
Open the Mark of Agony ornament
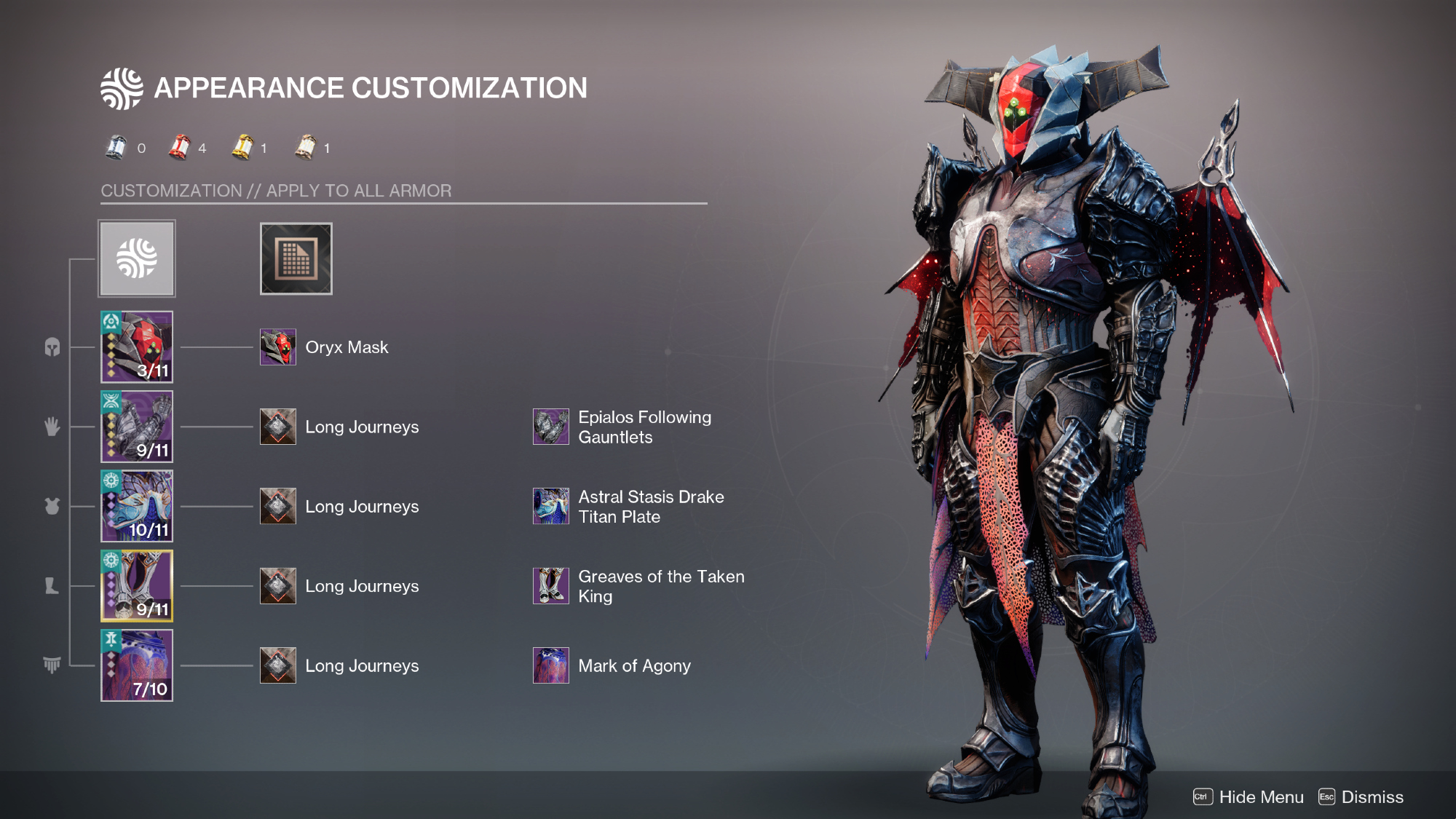551,665
